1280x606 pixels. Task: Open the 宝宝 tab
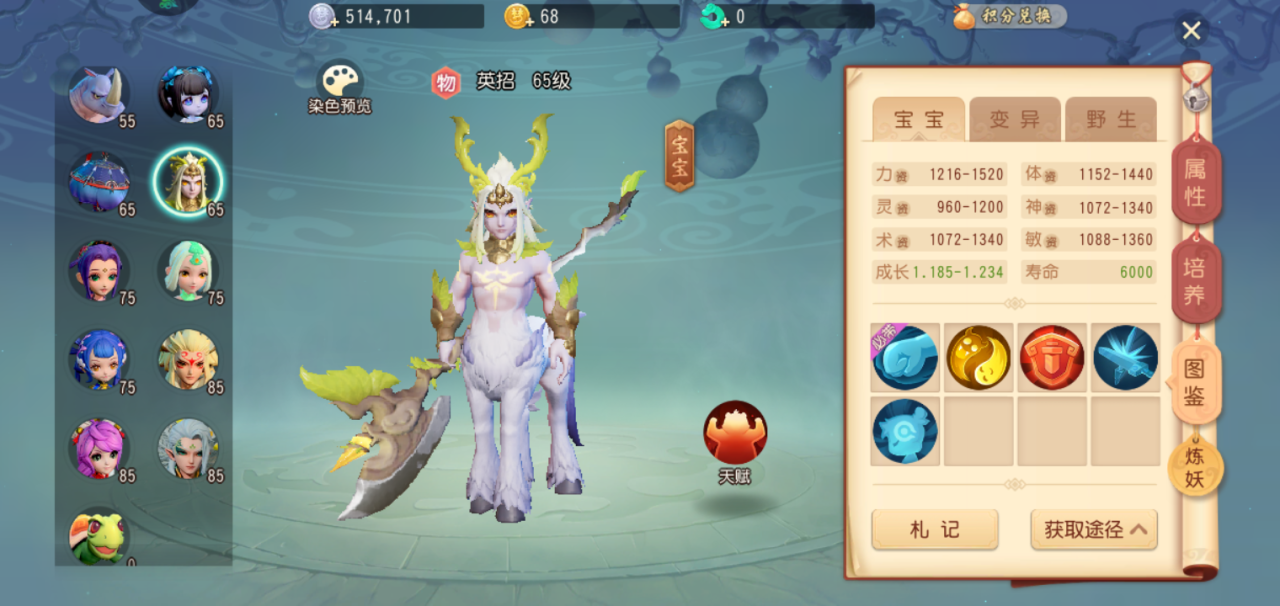[918, 120]
